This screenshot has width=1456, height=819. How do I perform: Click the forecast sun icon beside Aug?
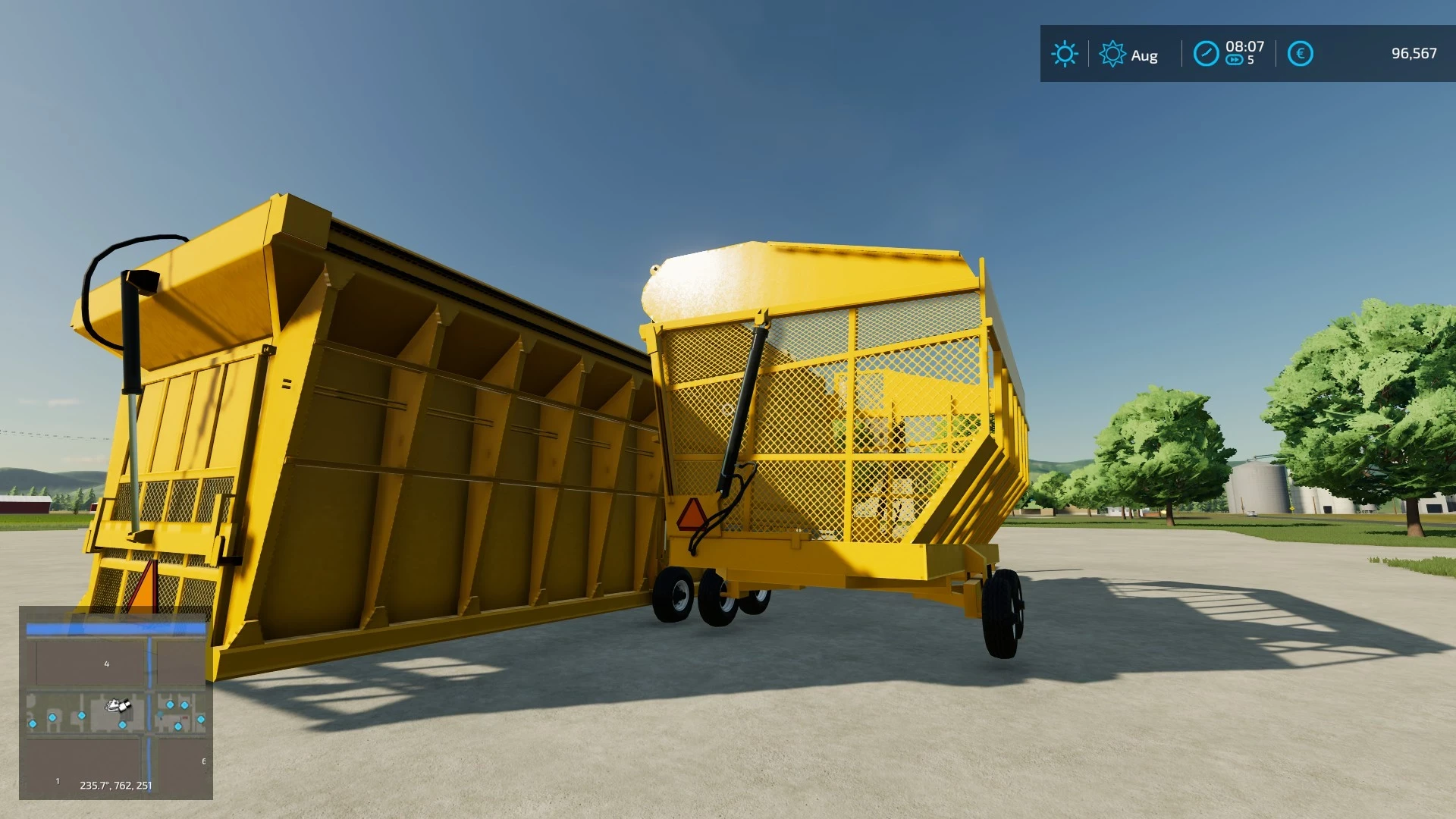[x=1114, y=52]
